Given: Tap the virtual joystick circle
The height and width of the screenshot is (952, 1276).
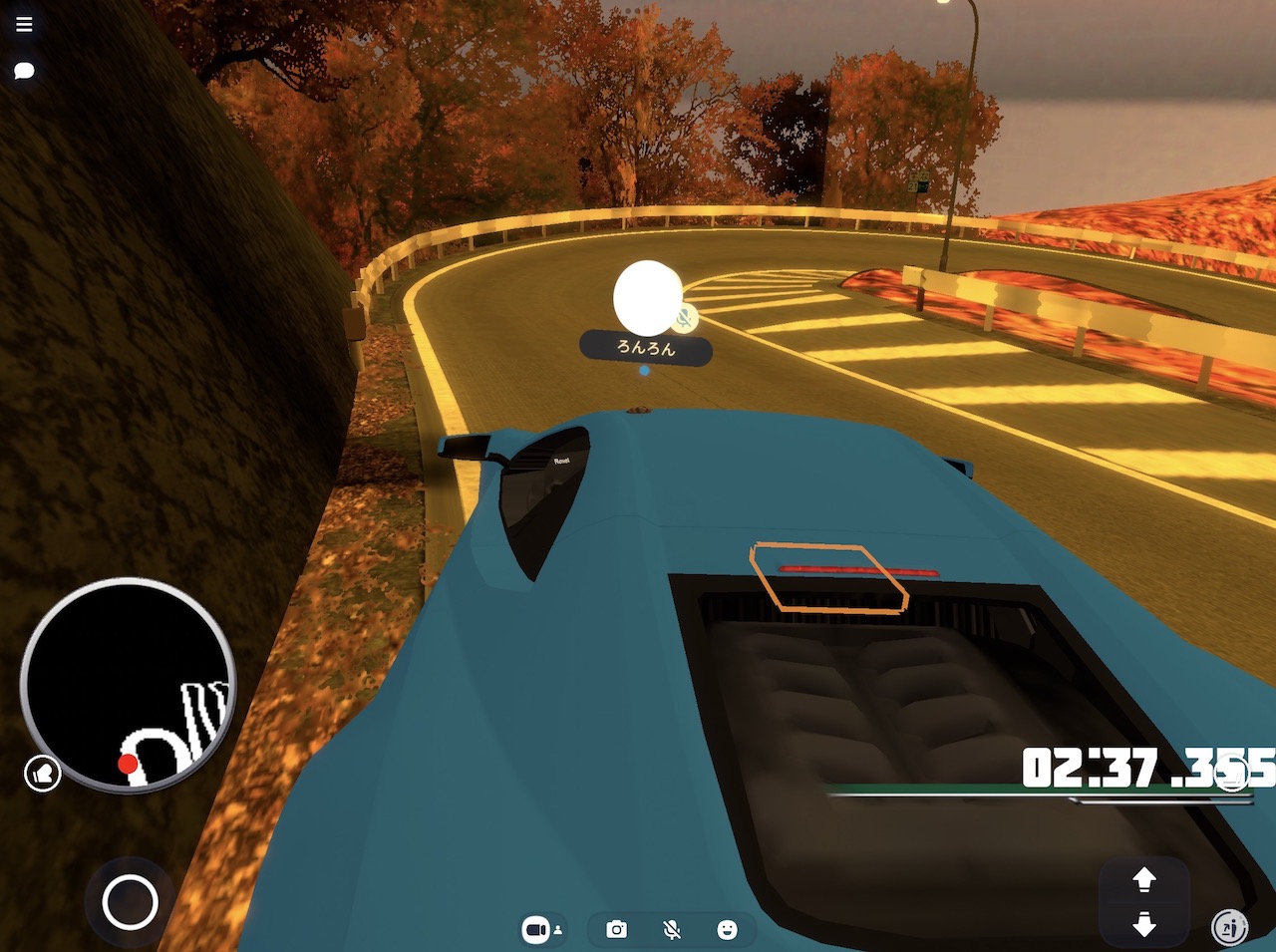Looking at the screenshot, I should pyautogui.click(x=130, y=902).
